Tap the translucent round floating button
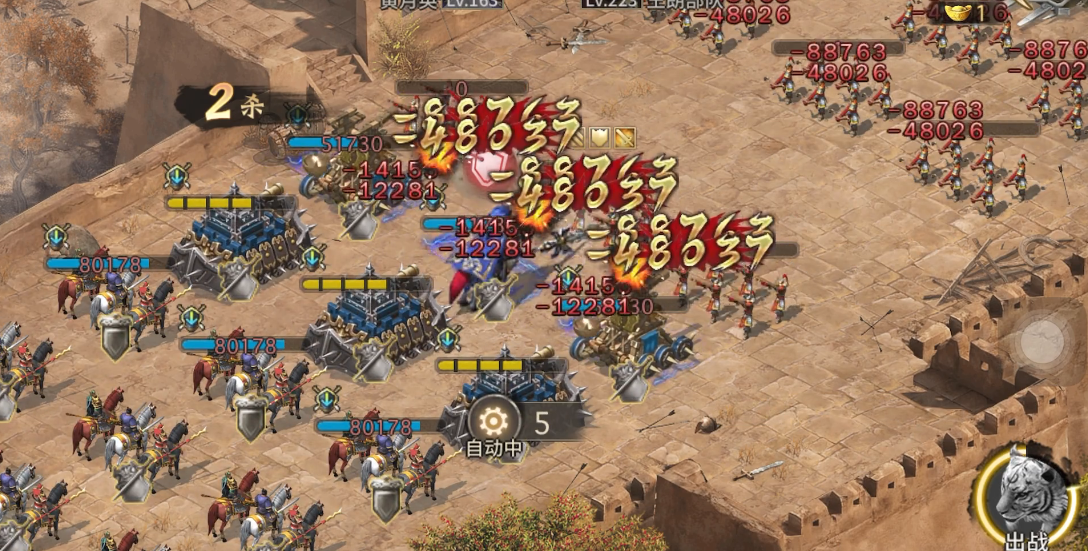The height and width of the screenshot is (551, 1088). pos(1042,341)
